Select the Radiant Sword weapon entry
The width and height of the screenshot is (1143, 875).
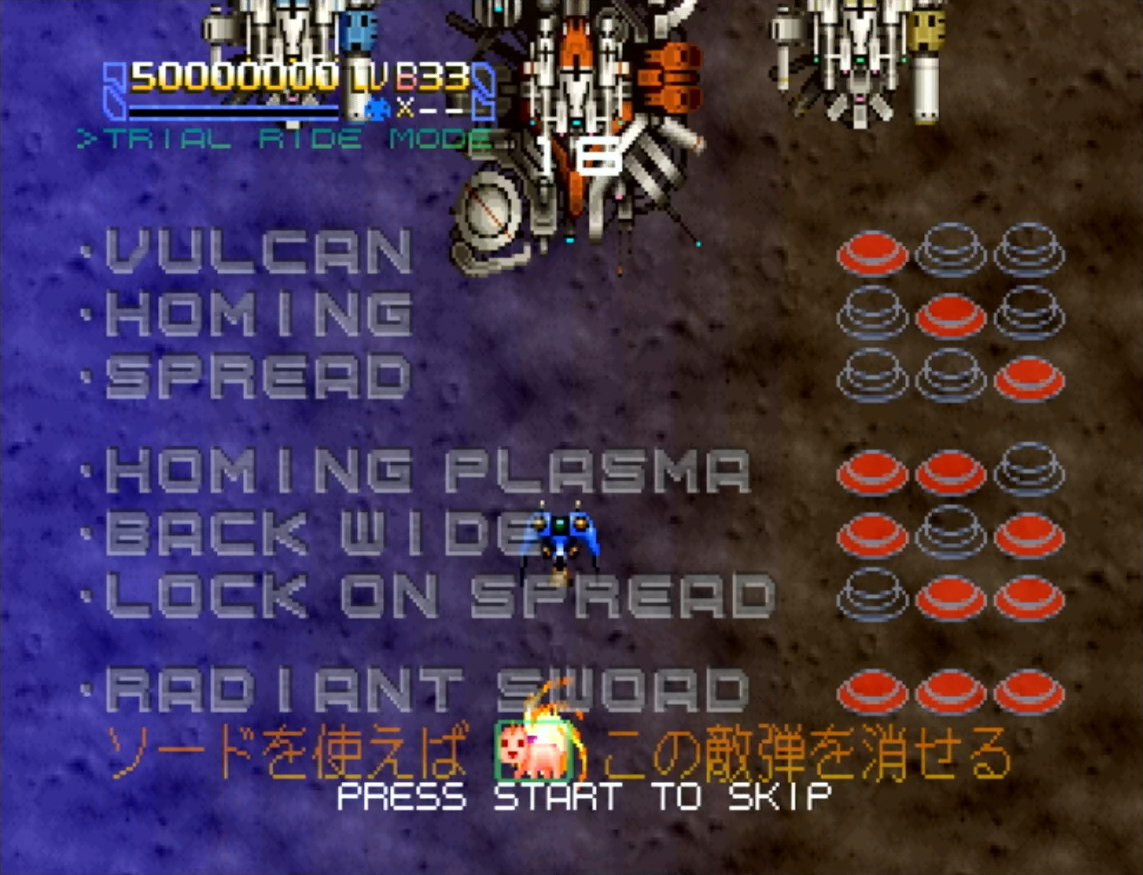pyautogui.click(x=427, y=691)
